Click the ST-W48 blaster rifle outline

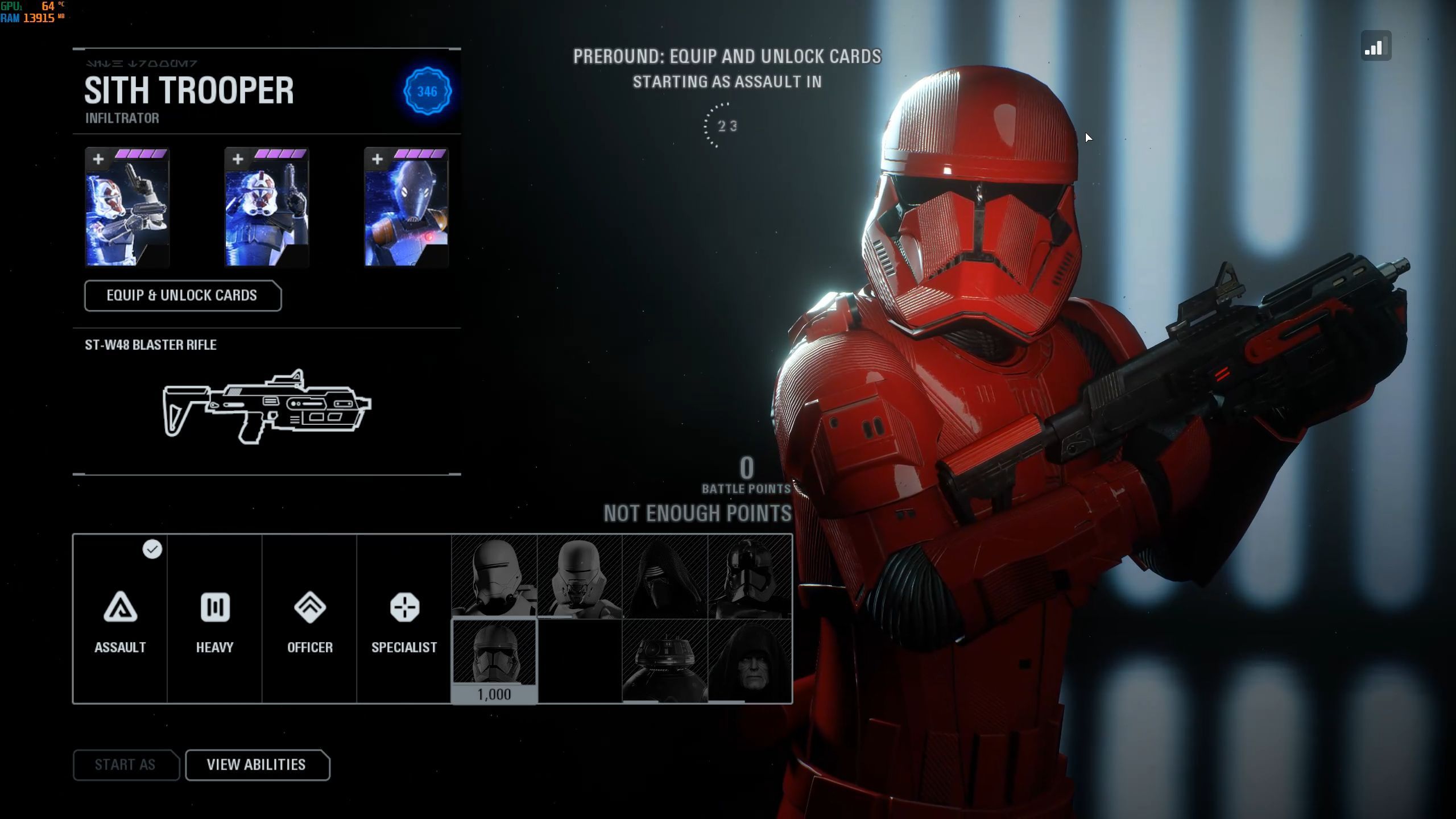pyautogui.click(x=267, y=407)
